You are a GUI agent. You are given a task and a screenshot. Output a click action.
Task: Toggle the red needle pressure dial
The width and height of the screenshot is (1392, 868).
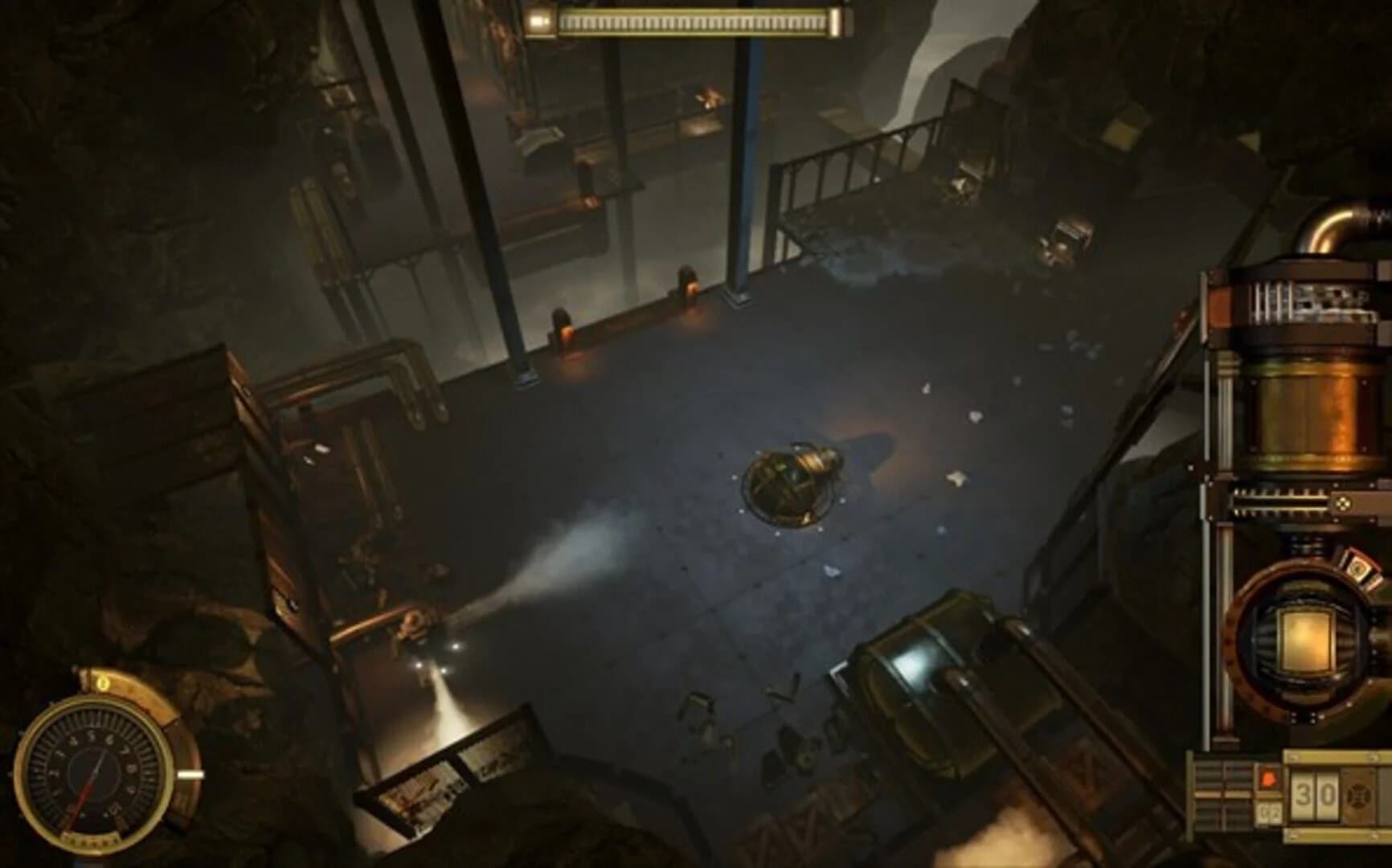pyautogui.click(x=98, y=768)
